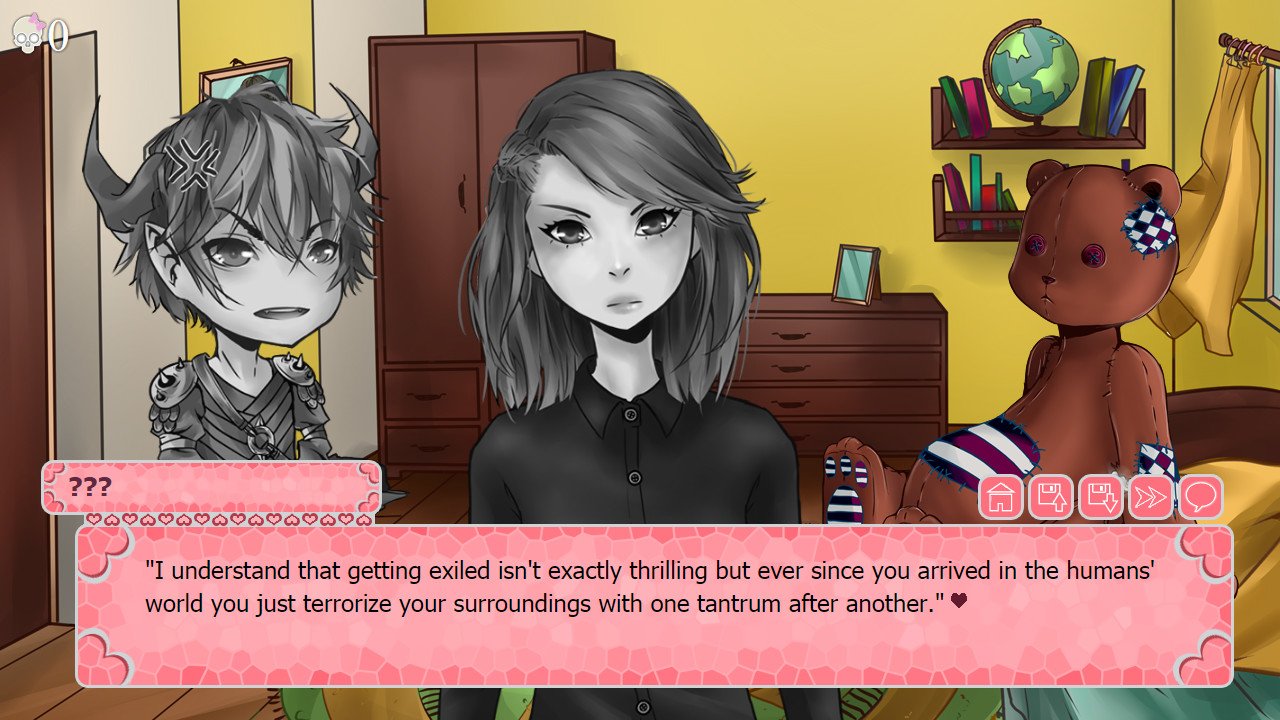Image resolution: width=1280 pixels, height=720 pixels.
Task: Advance the story by clicking the dialogue box
Action: (640, 600)
